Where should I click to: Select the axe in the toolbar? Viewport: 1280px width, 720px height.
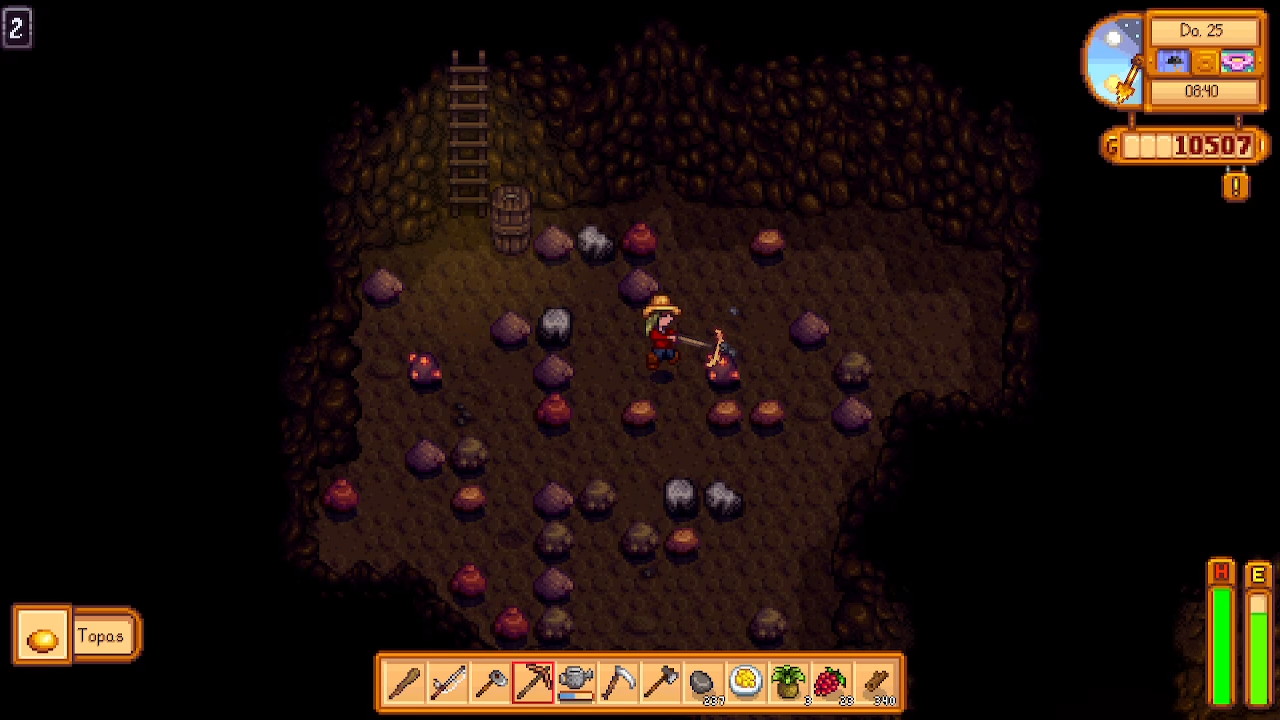[x=661, y=683]
